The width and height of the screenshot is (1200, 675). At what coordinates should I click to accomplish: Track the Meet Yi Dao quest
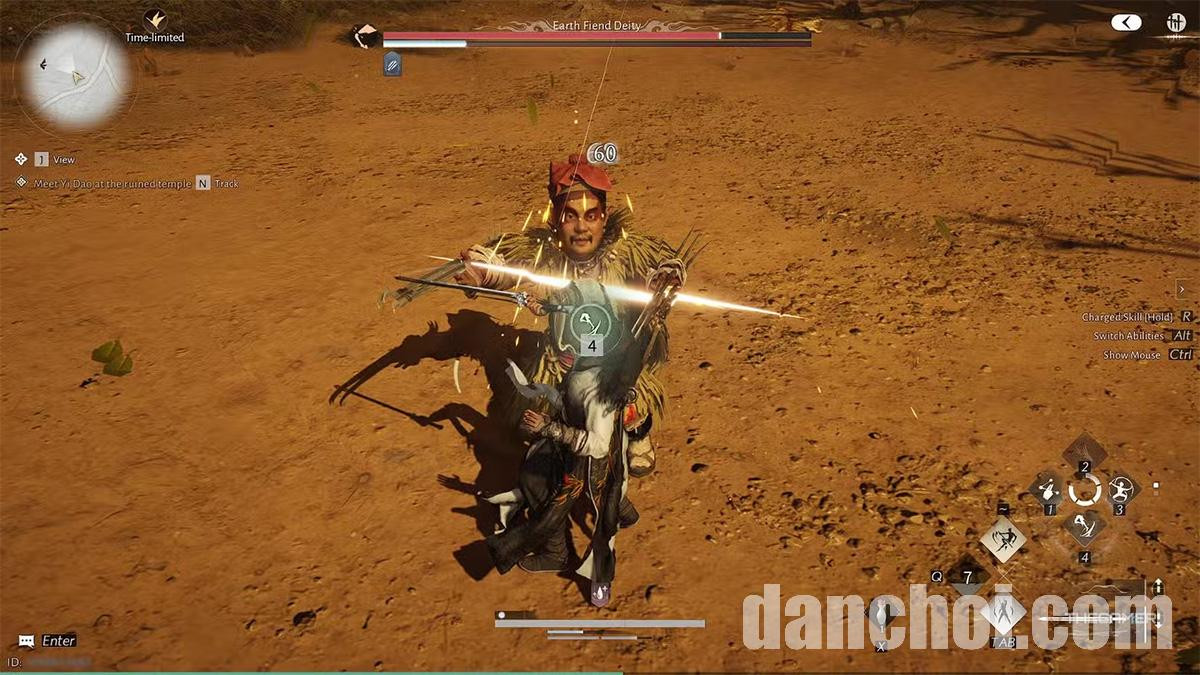click(x=203, y=183)
